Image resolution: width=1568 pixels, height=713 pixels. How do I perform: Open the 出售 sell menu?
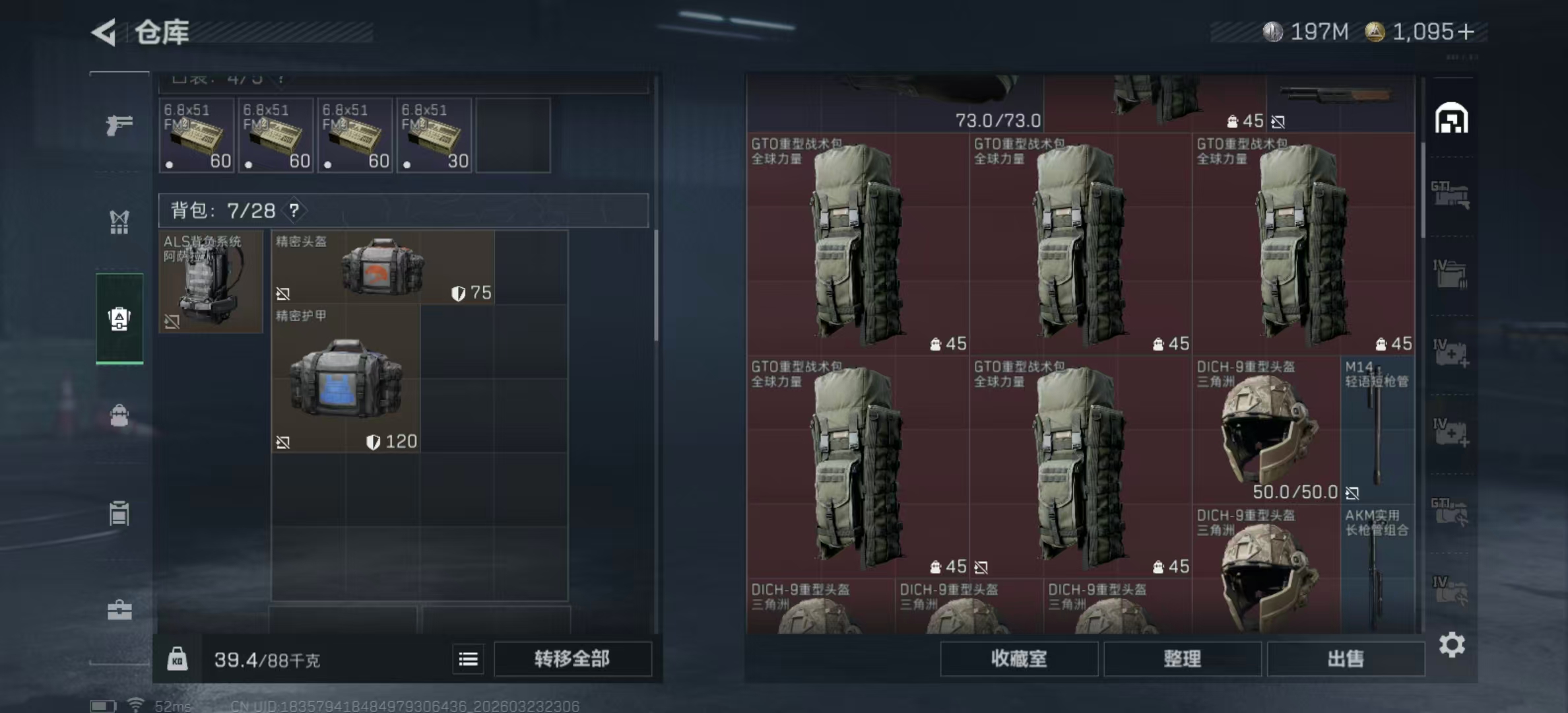click(x=1345, y=659)
